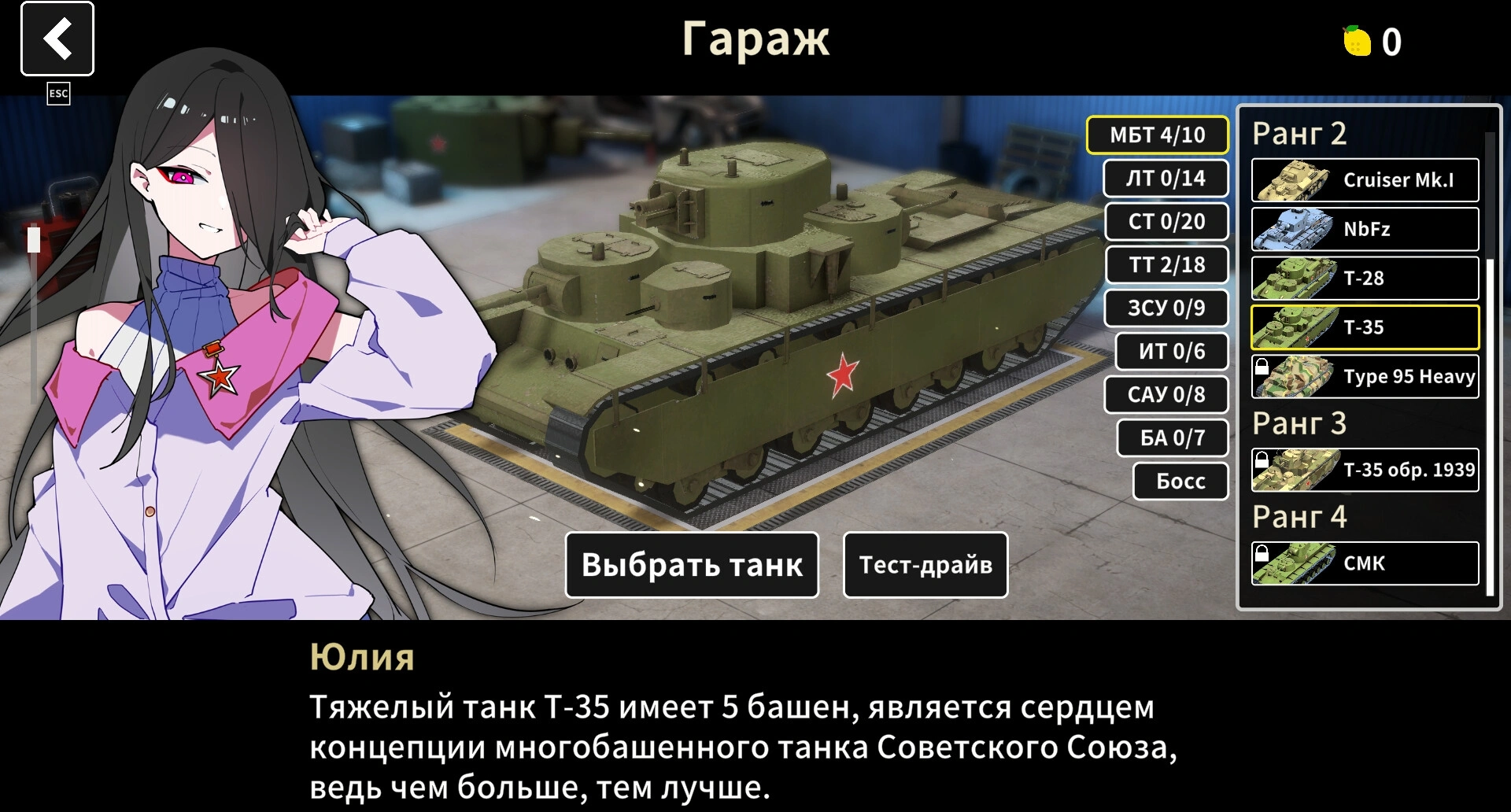Choose the locked СМК tank in Ранг 4
The width and height of the screenshot is (1511, 812).
(1365, 563)
